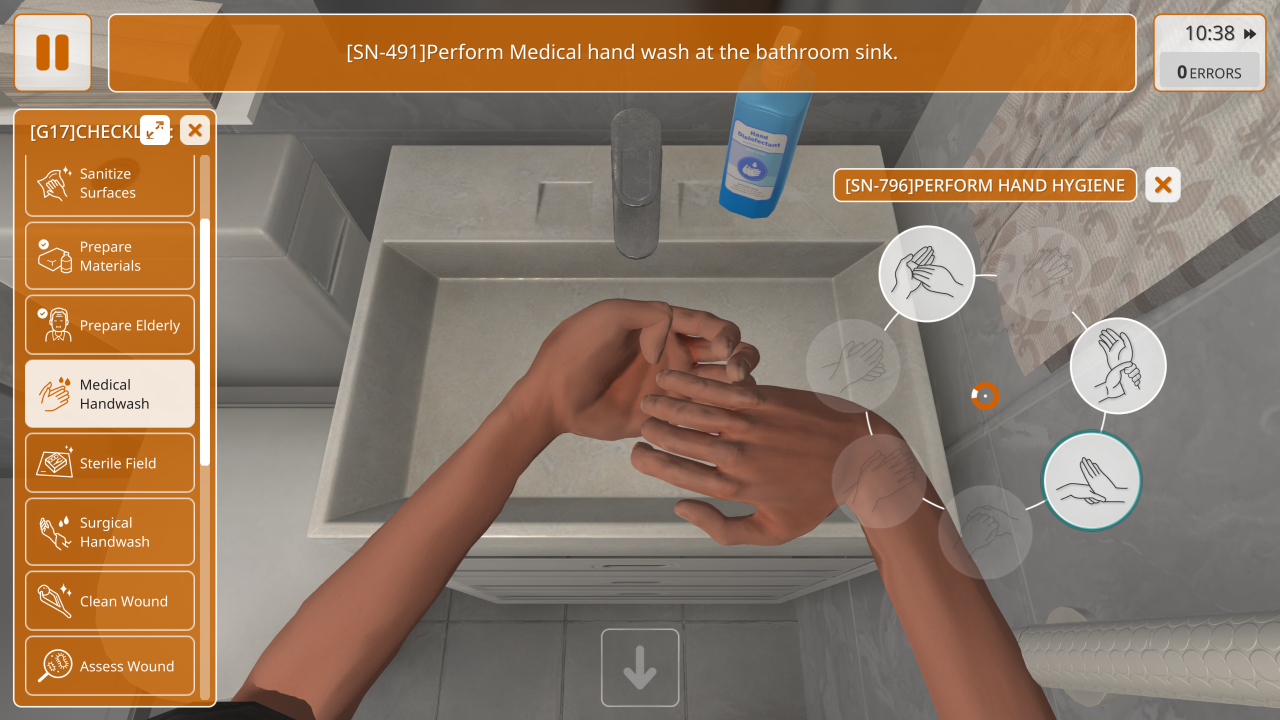This screenshot has width=1280, height=720.
Task: Choose the thumb-rubbing-palm hand wash step
Action: [x=927, y=273]
